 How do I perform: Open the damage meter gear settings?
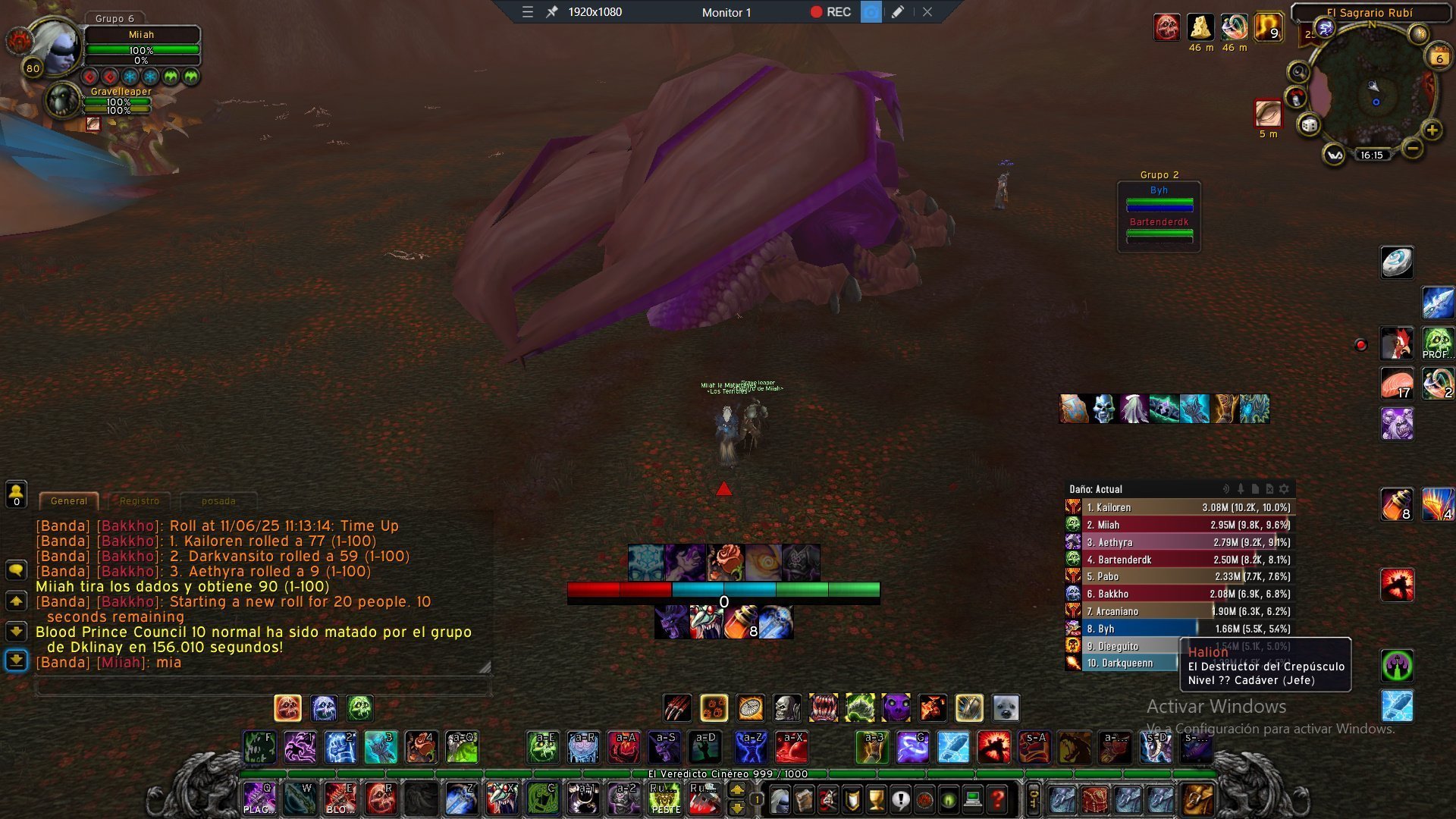[1284, 489]
